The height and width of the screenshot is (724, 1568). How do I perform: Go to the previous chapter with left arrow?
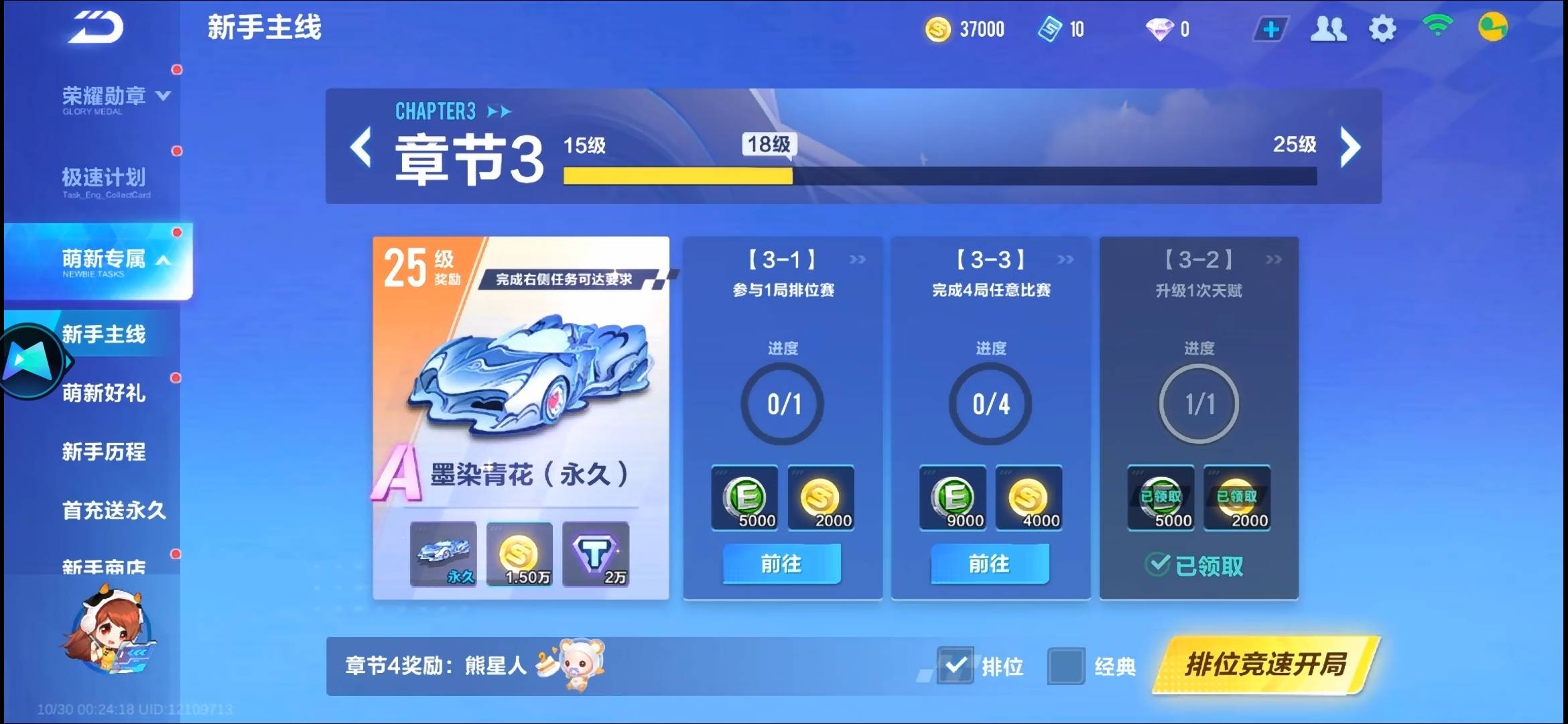pyautogui.click(x=361, y=147)
